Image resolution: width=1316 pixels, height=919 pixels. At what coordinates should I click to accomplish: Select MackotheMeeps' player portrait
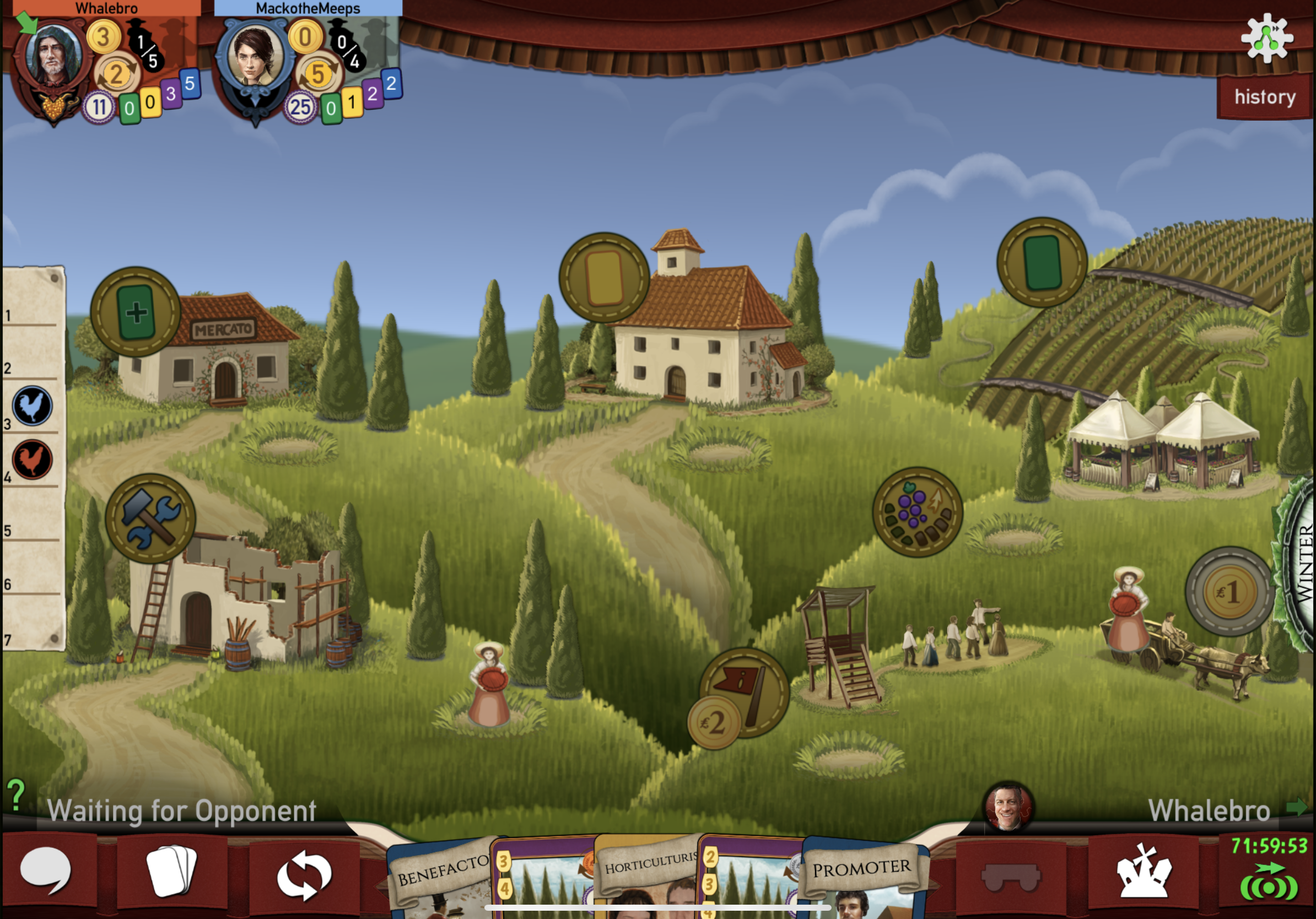255,57
